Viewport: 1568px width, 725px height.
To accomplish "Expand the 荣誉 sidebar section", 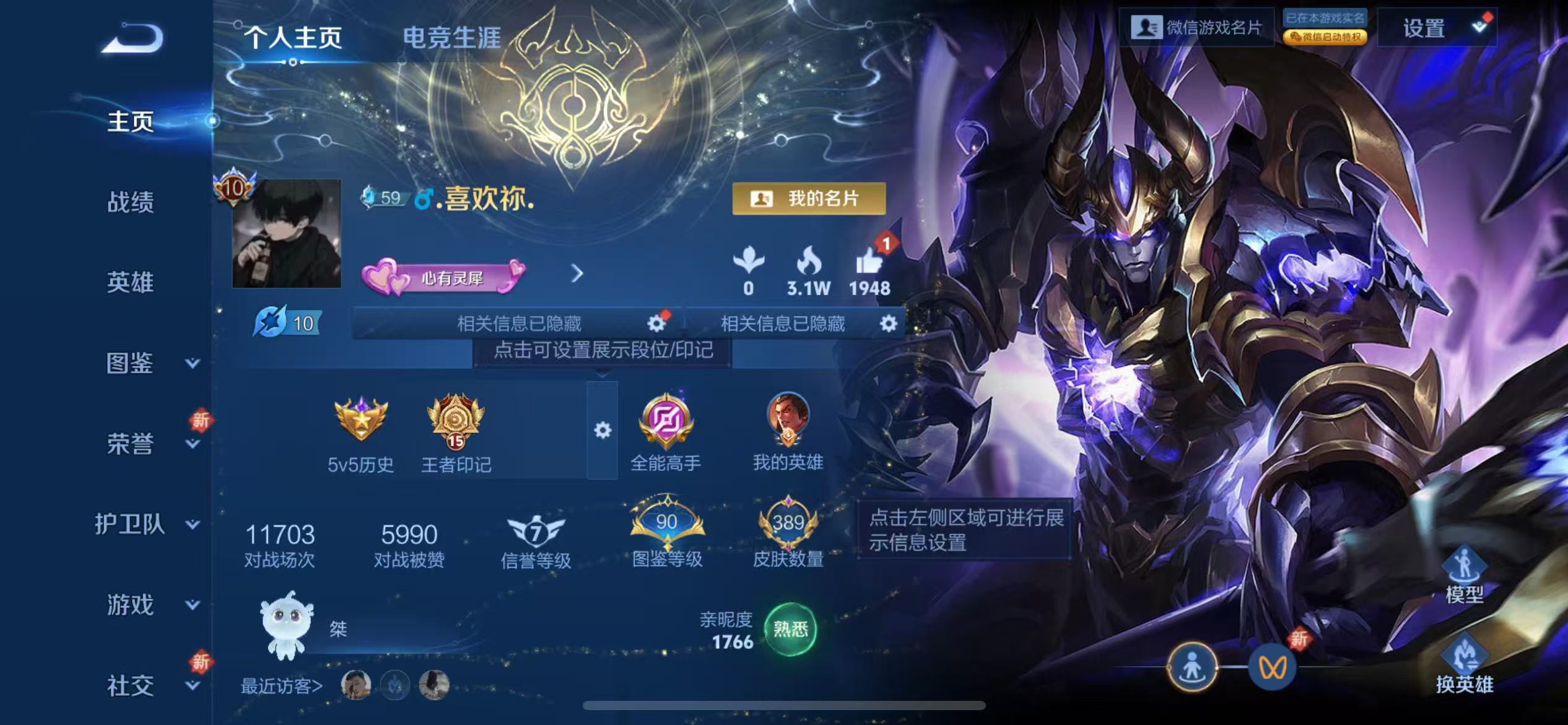I will click(128, 444).
